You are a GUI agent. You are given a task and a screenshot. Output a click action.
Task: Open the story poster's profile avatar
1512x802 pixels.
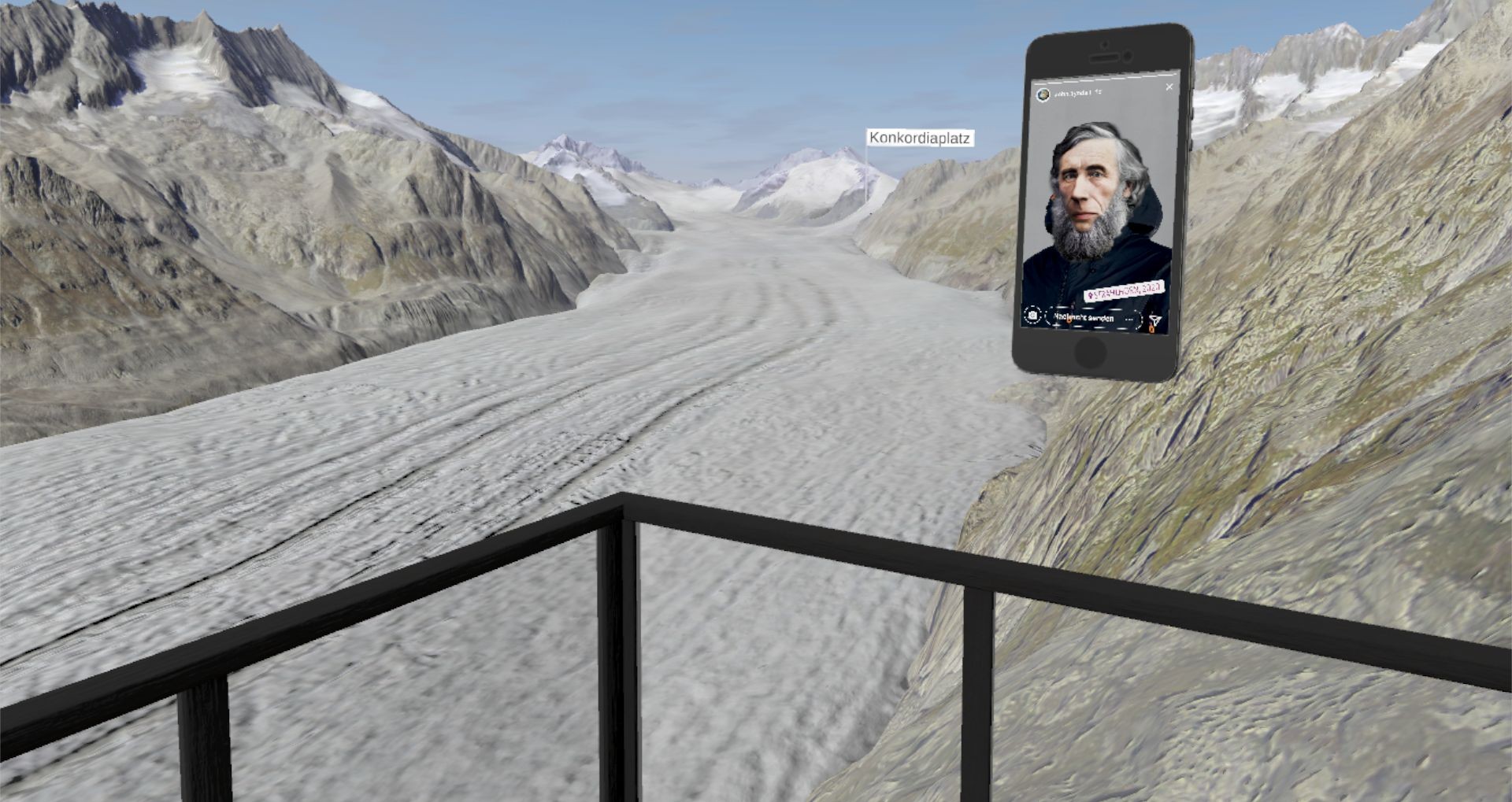[x=1043, y=94]
